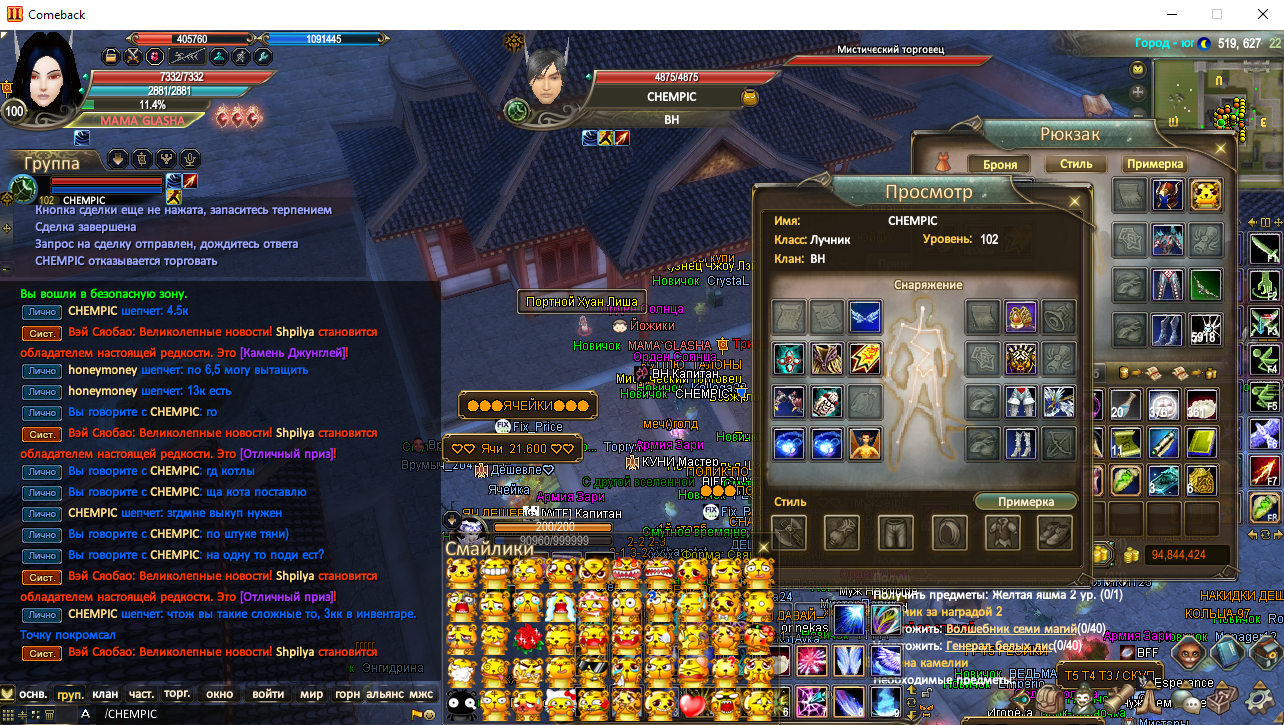Click the red flag icon right of the chat input
Image resolution: width=1284 pixels, height=725 pixels.
tap(417, 714)
